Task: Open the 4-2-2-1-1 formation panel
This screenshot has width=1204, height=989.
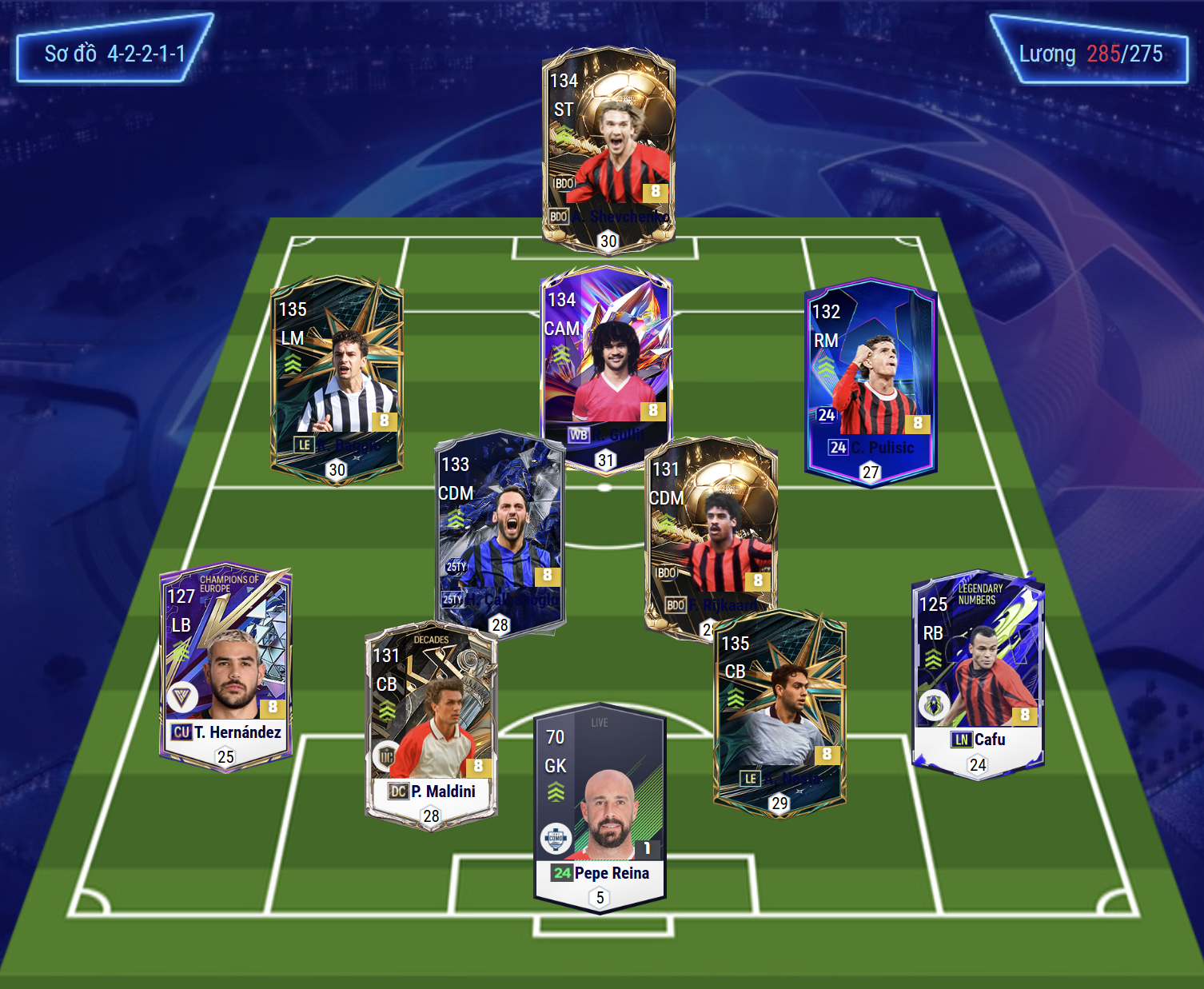Action: pos(114,54)
